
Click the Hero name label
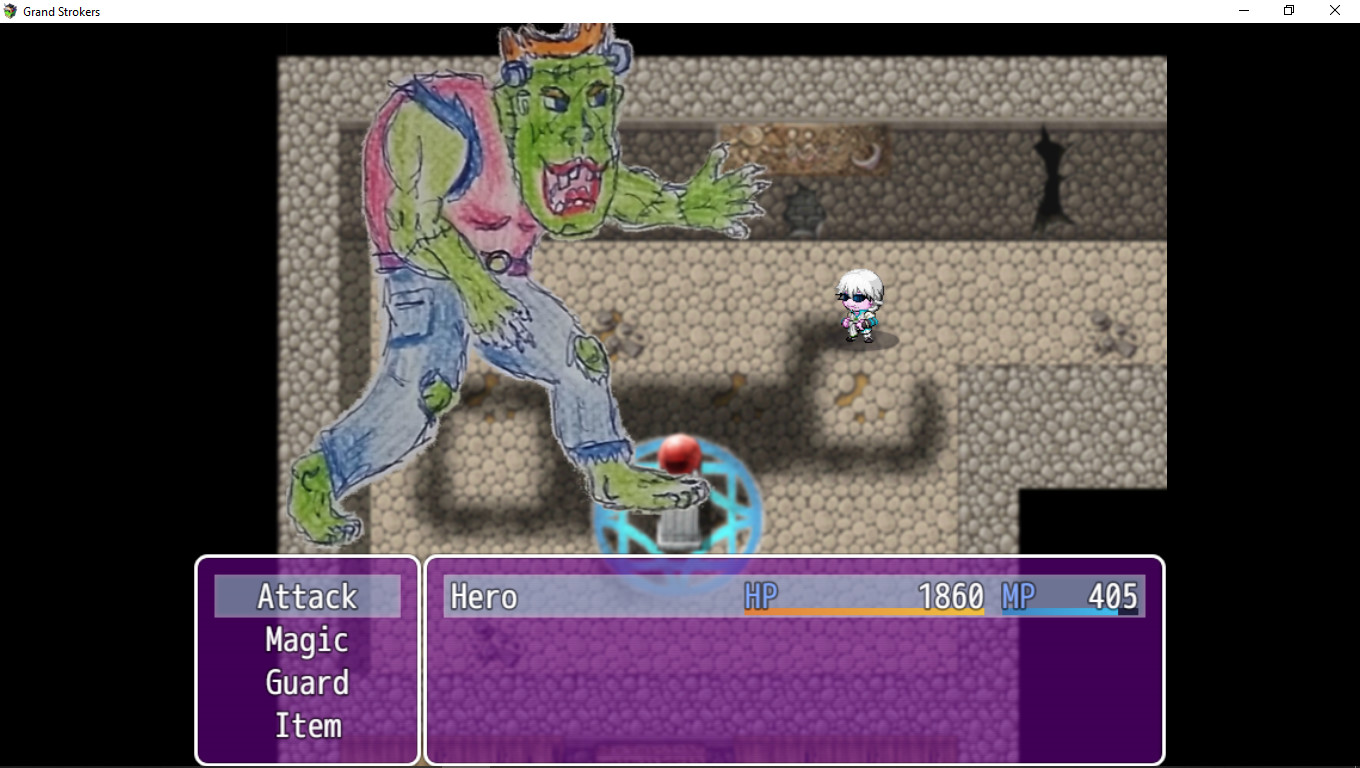point(484,597)
